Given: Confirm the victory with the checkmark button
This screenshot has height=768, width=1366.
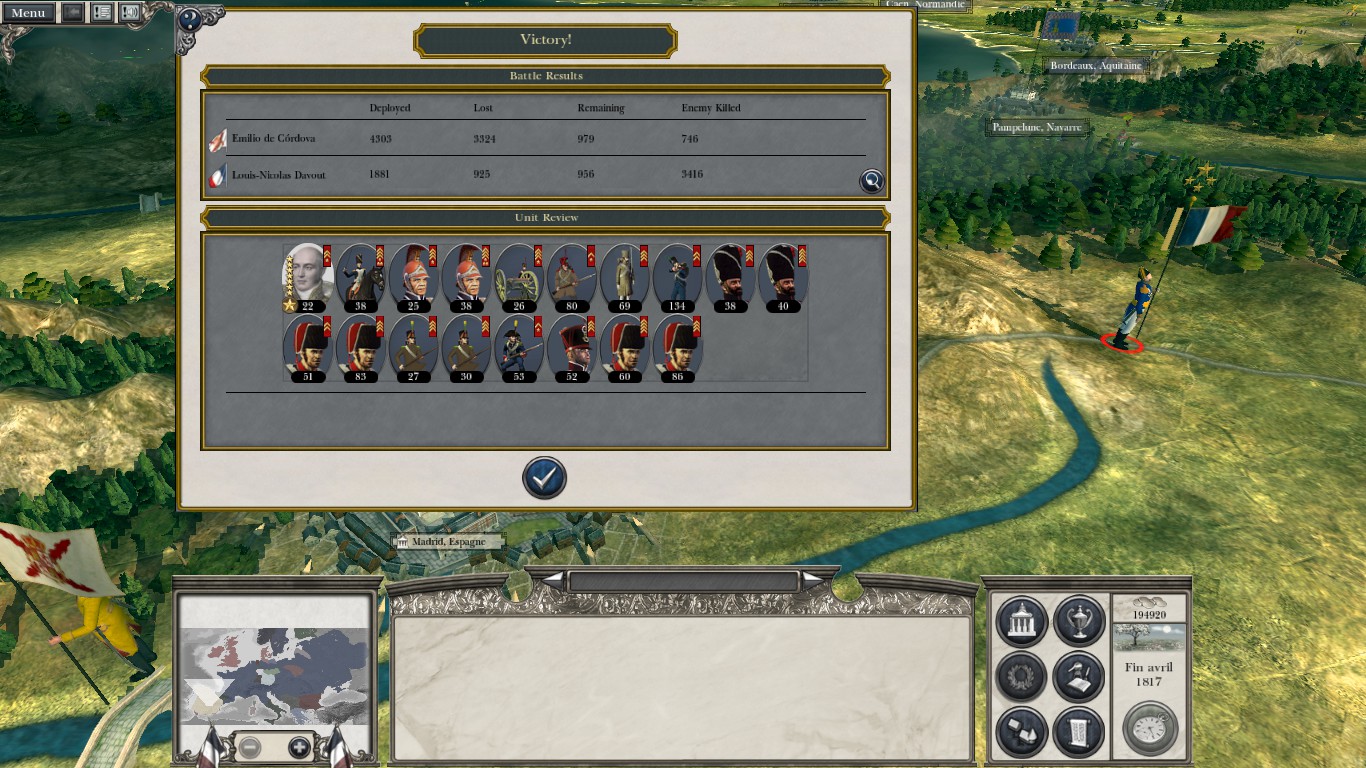Looking at the screenshot, I should coord(544,478).
